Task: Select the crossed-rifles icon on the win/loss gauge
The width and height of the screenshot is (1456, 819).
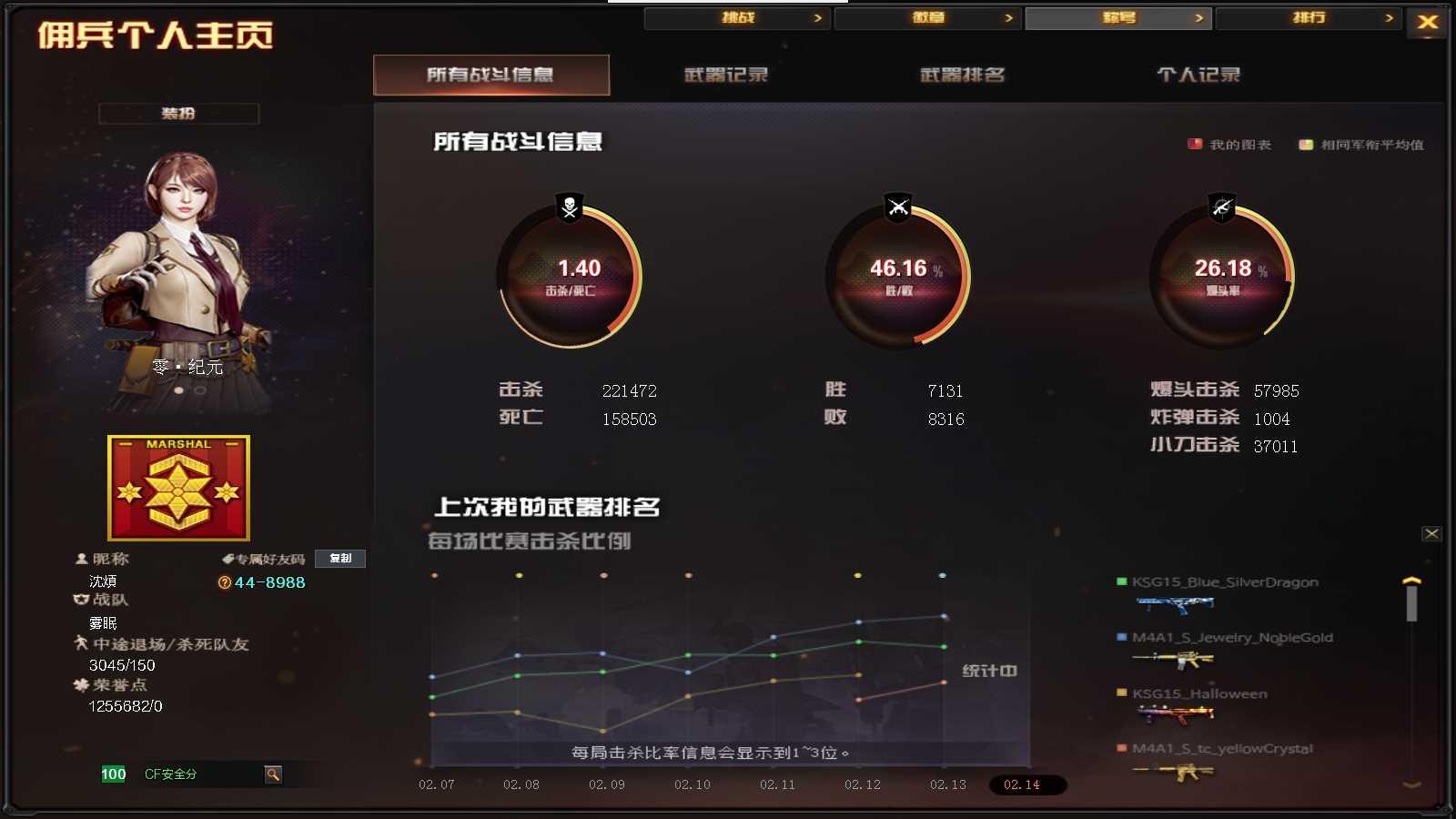Action: [x=897, y=207]
